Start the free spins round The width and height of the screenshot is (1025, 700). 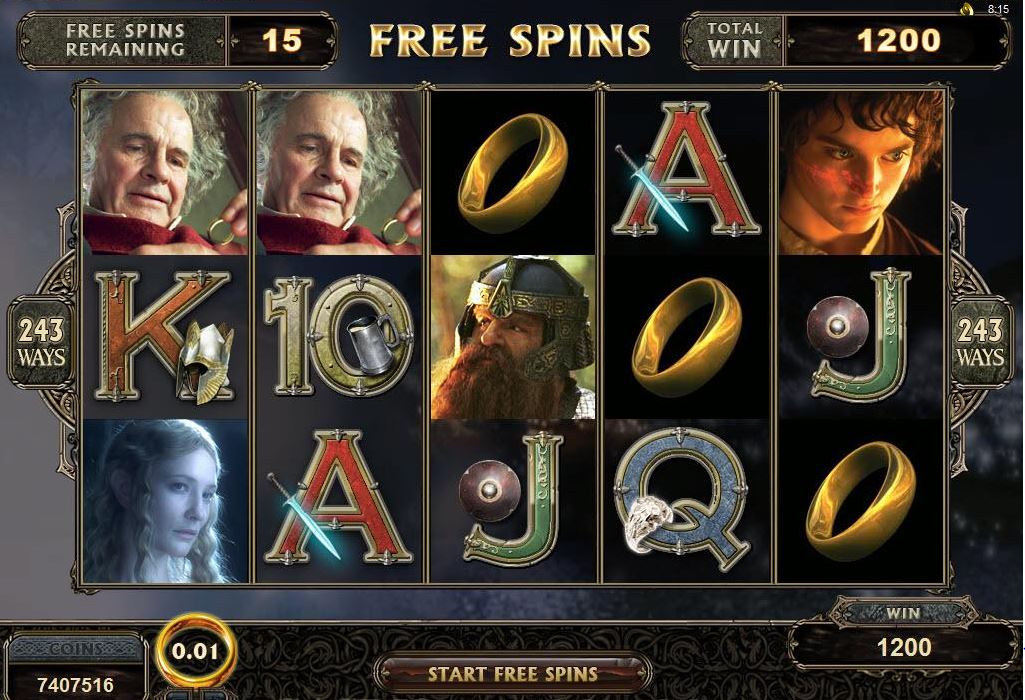pos(512,673)
